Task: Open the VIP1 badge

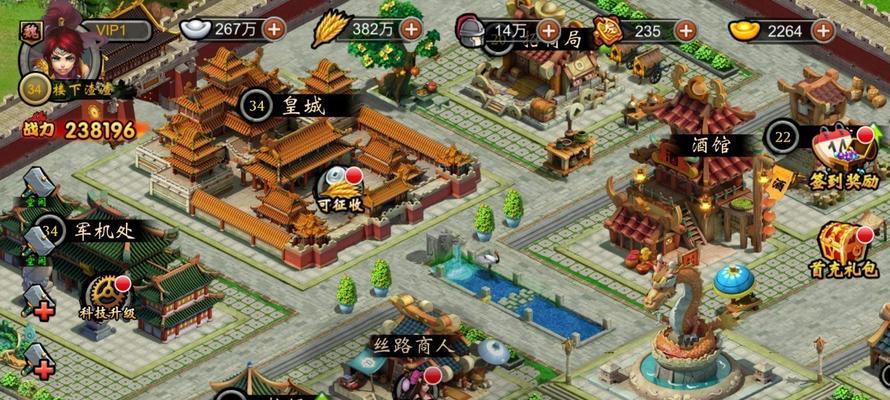Action: pos(112,29)
